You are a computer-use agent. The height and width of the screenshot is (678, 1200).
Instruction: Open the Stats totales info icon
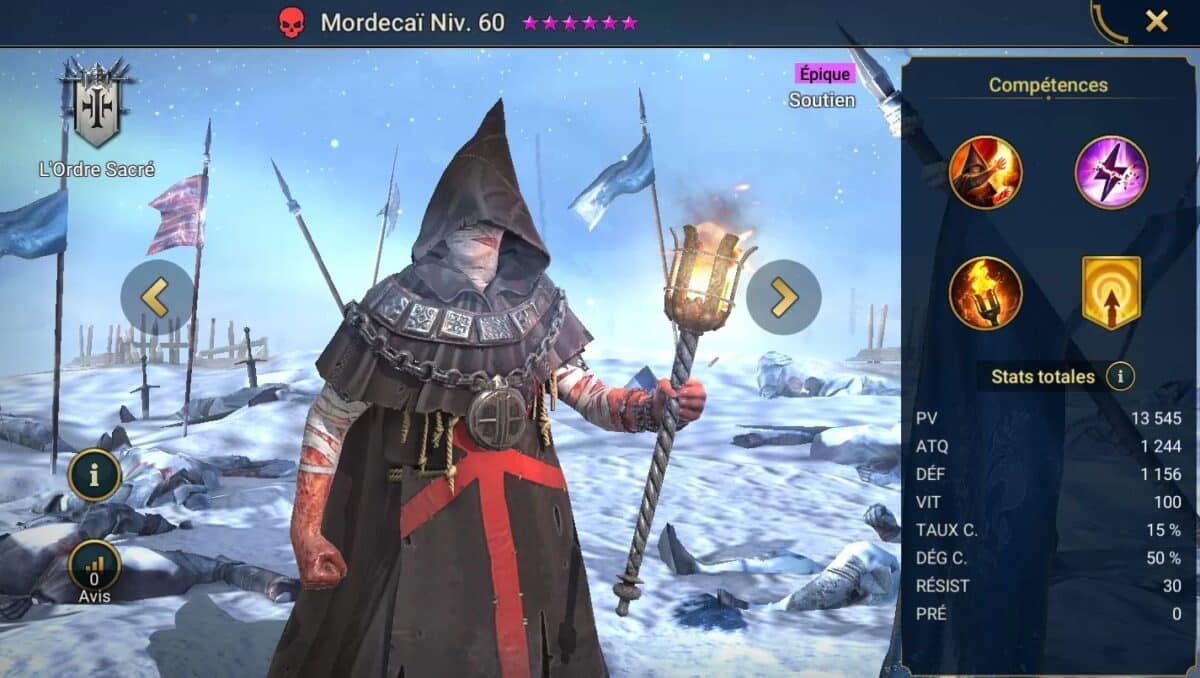1120,377
